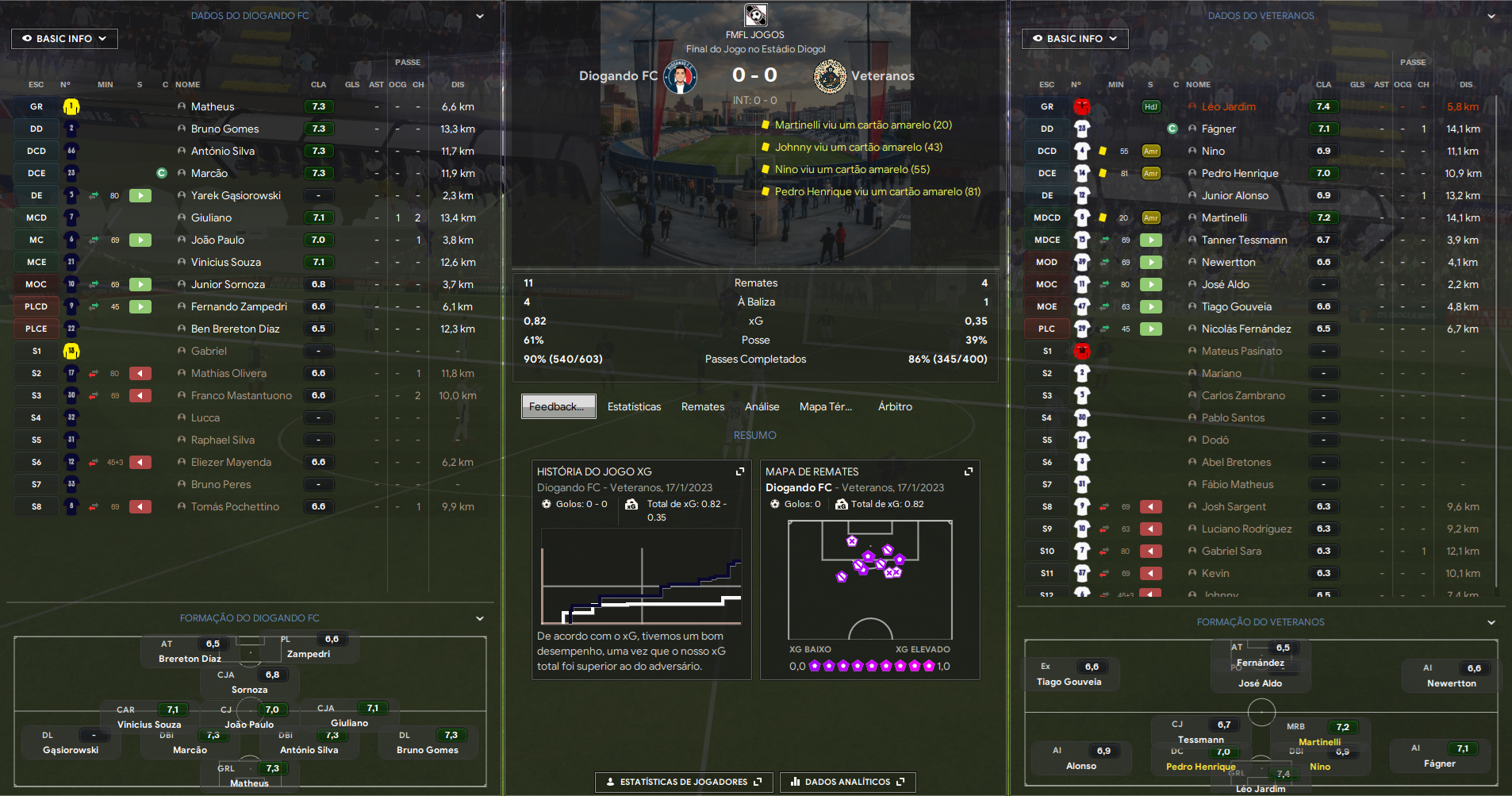Select player Matheus in the Diogando list
Image resolution: width=1512 pixels, height=796 pixels.
[213, 106]
